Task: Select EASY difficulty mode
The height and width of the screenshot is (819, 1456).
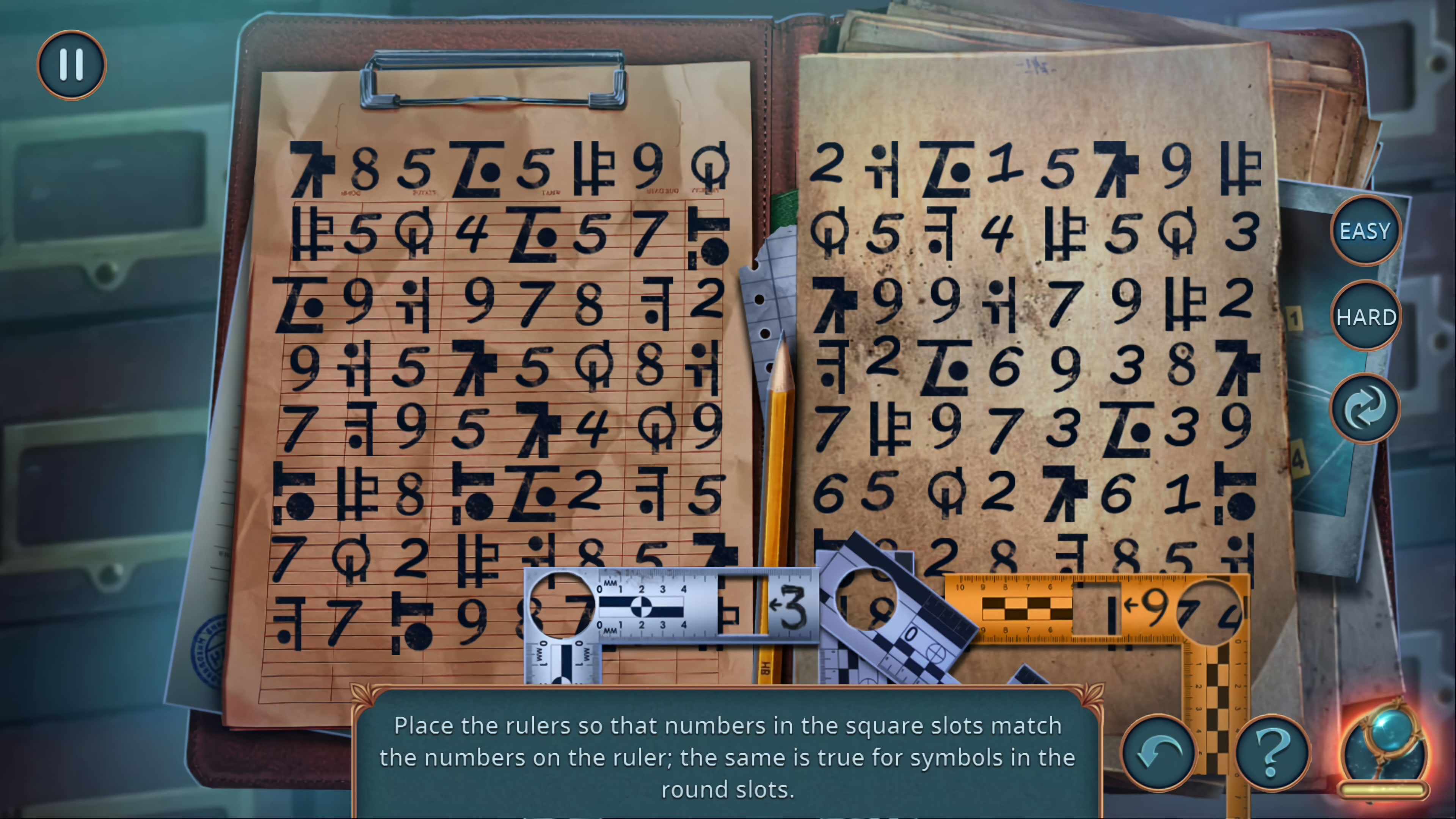Action: point(1366,231)
